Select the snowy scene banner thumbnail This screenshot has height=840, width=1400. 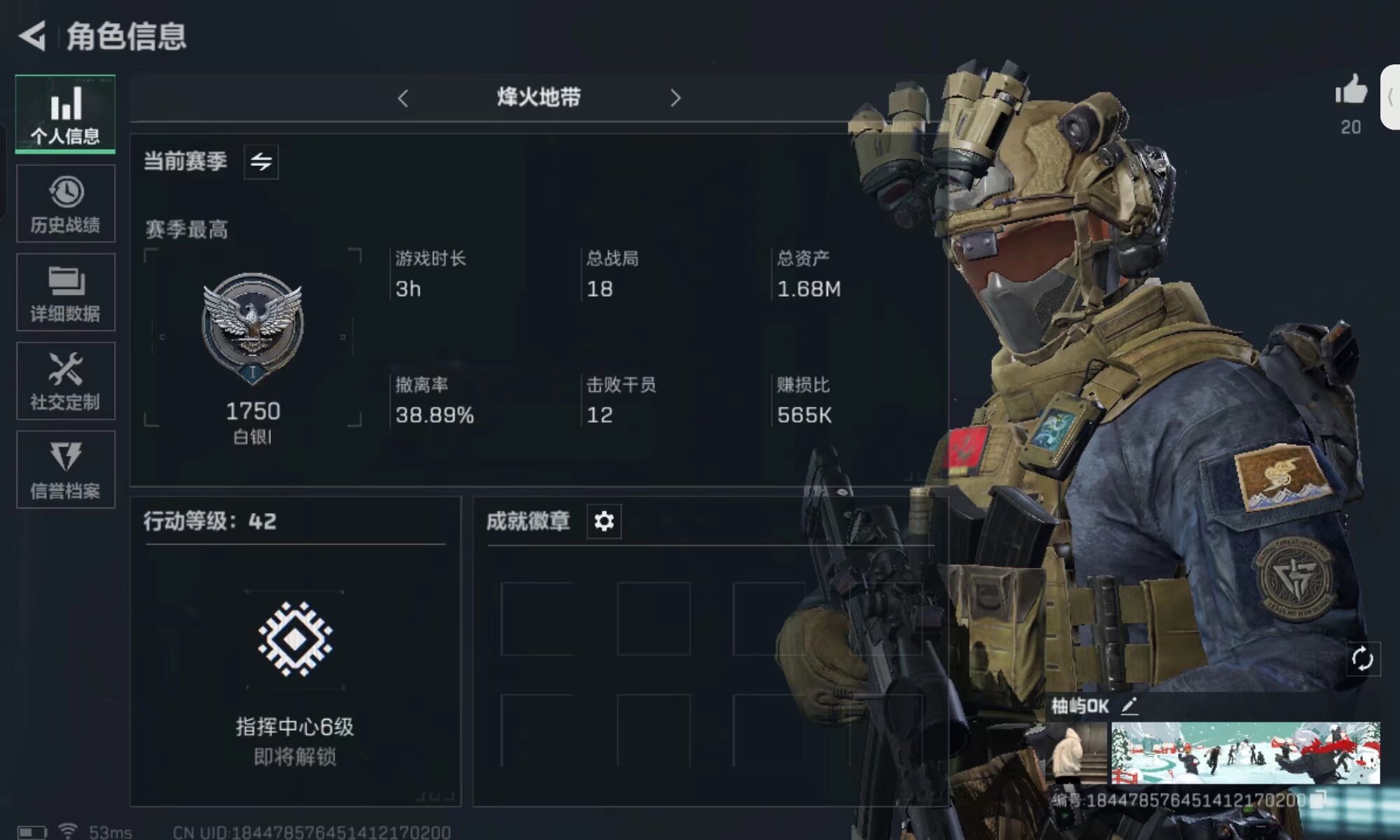point(1245,753)
